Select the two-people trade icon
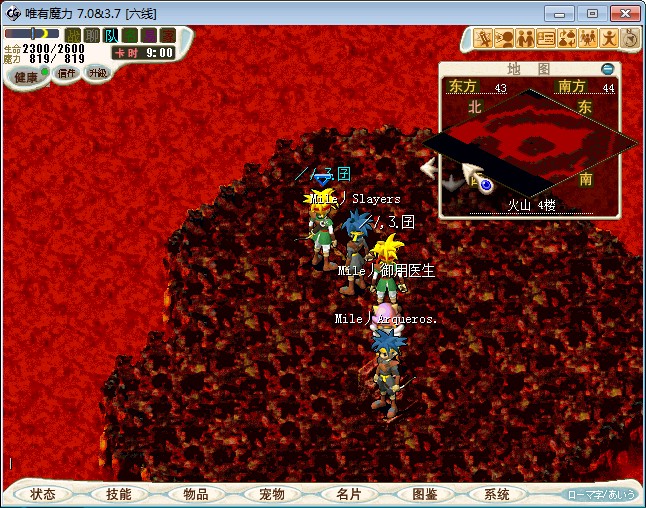This screenshot has width=646, height=508. click(x=524, y=39)
